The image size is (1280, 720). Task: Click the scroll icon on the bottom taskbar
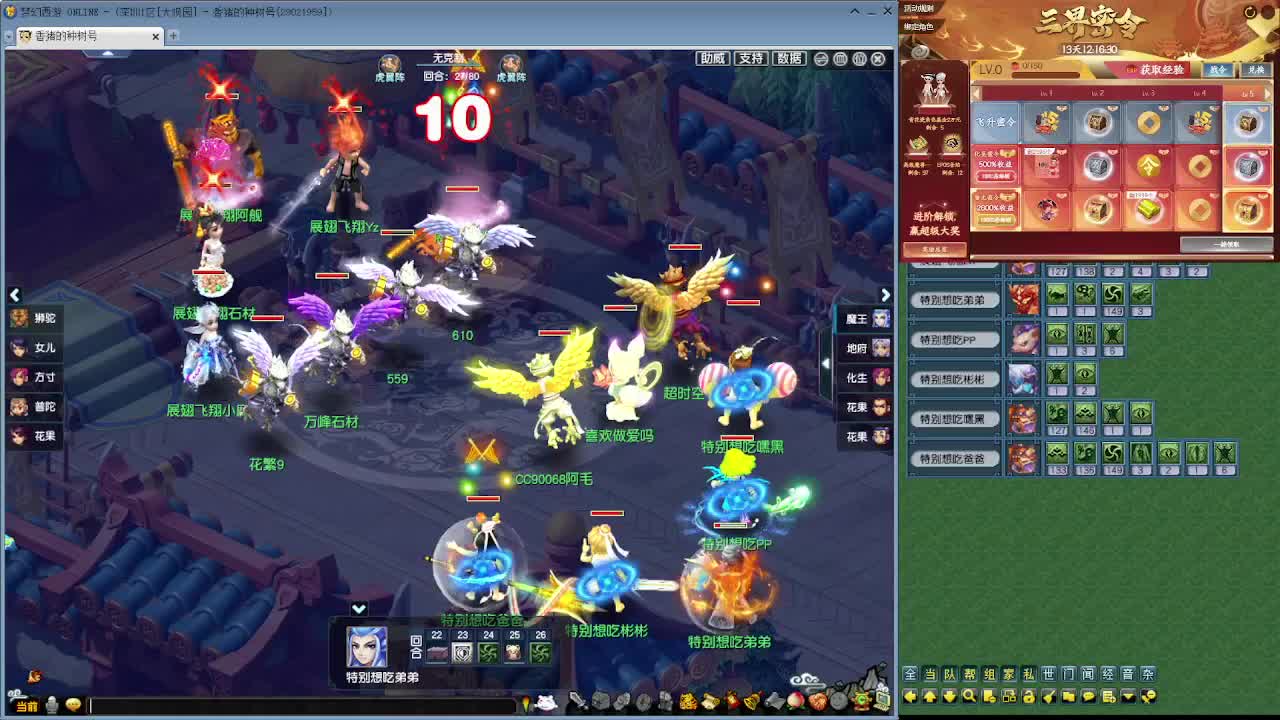click(x=709, y=700)
